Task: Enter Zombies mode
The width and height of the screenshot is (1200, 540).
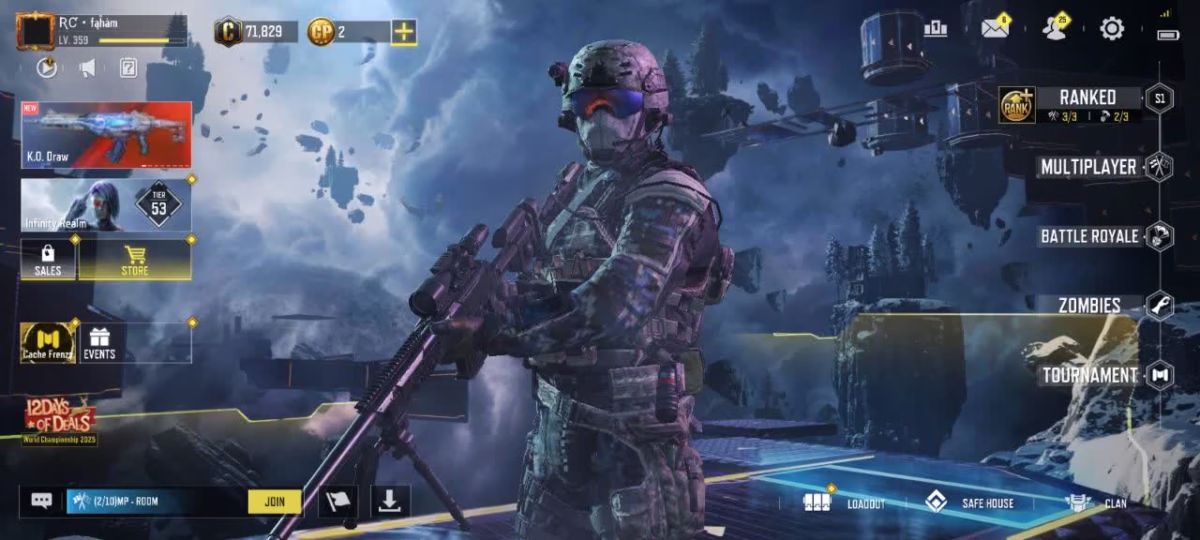Action: pyautogui.click(x=1089, y=305)
